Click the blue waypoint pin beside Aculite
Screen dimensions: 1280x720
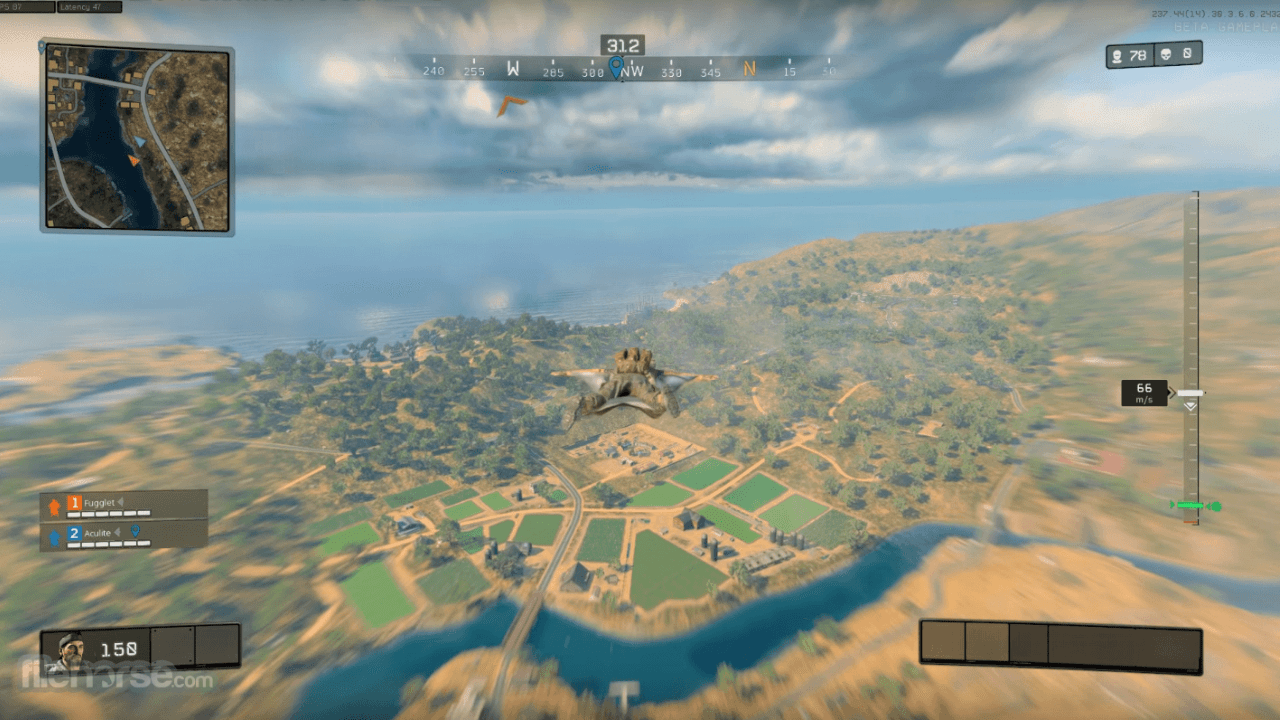pyautogui.click(x=135, y=532)
